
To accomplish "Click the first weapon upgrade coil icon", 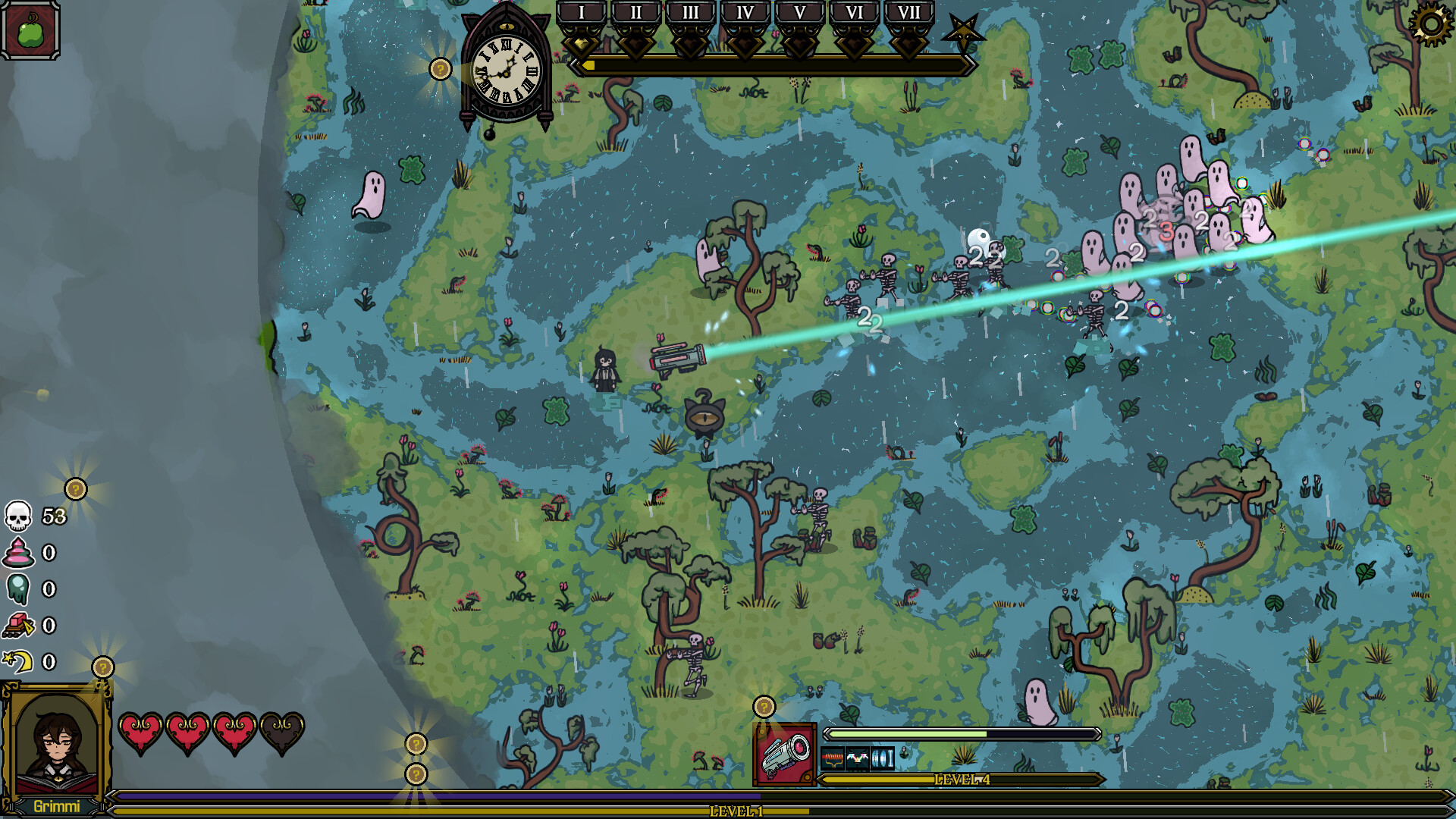I will (833, 758).
